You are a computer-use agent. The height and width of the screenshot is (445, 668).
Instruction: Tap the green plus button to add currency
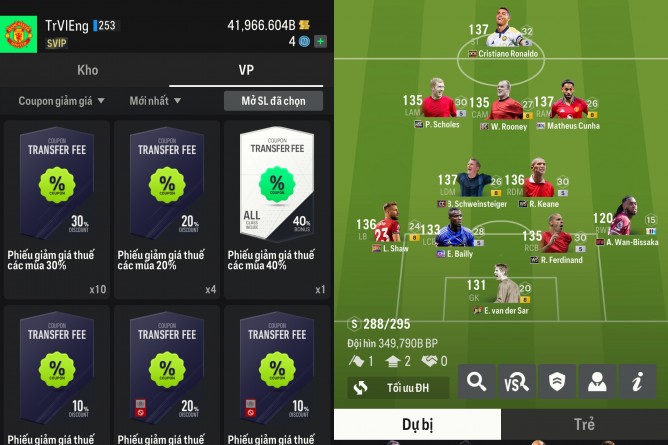tap(320, 42)
